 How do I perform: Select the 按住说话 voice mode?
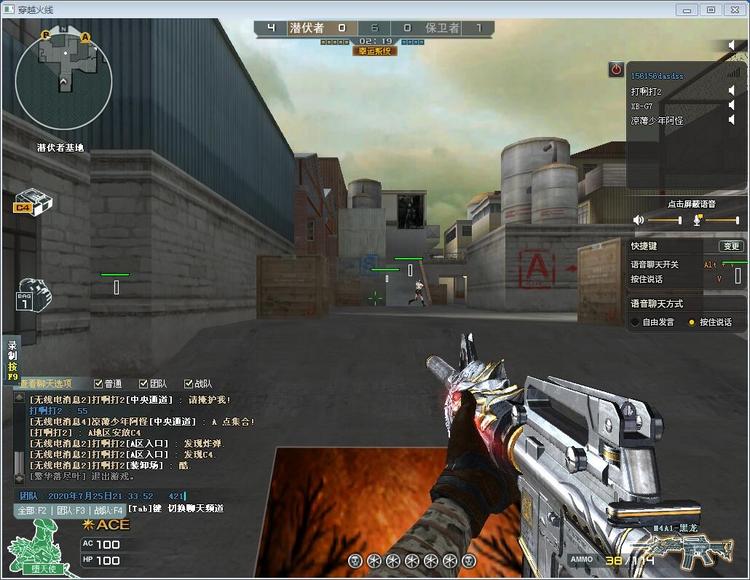coord(692,322)
